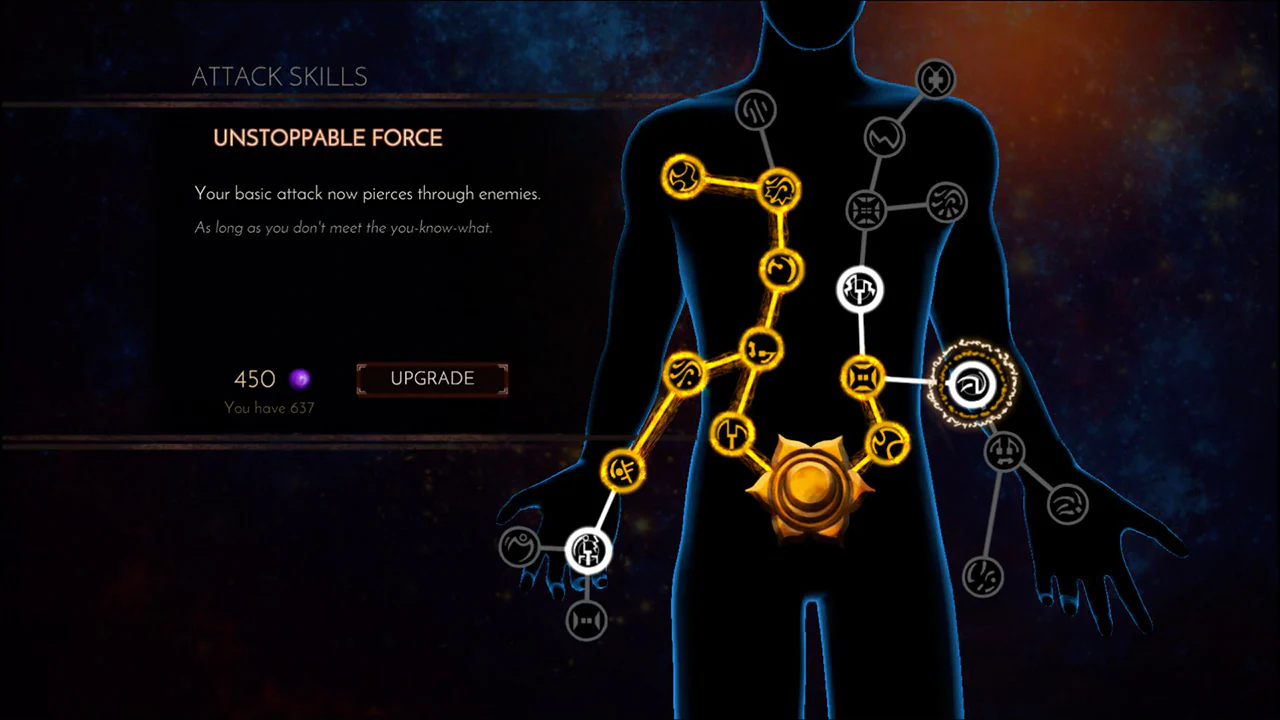Select the gray hourglass node below the white hand rune
Image resolution: width=1280 pixels, height=720 pixels.
pyautogui.click(x=585, y=620)
